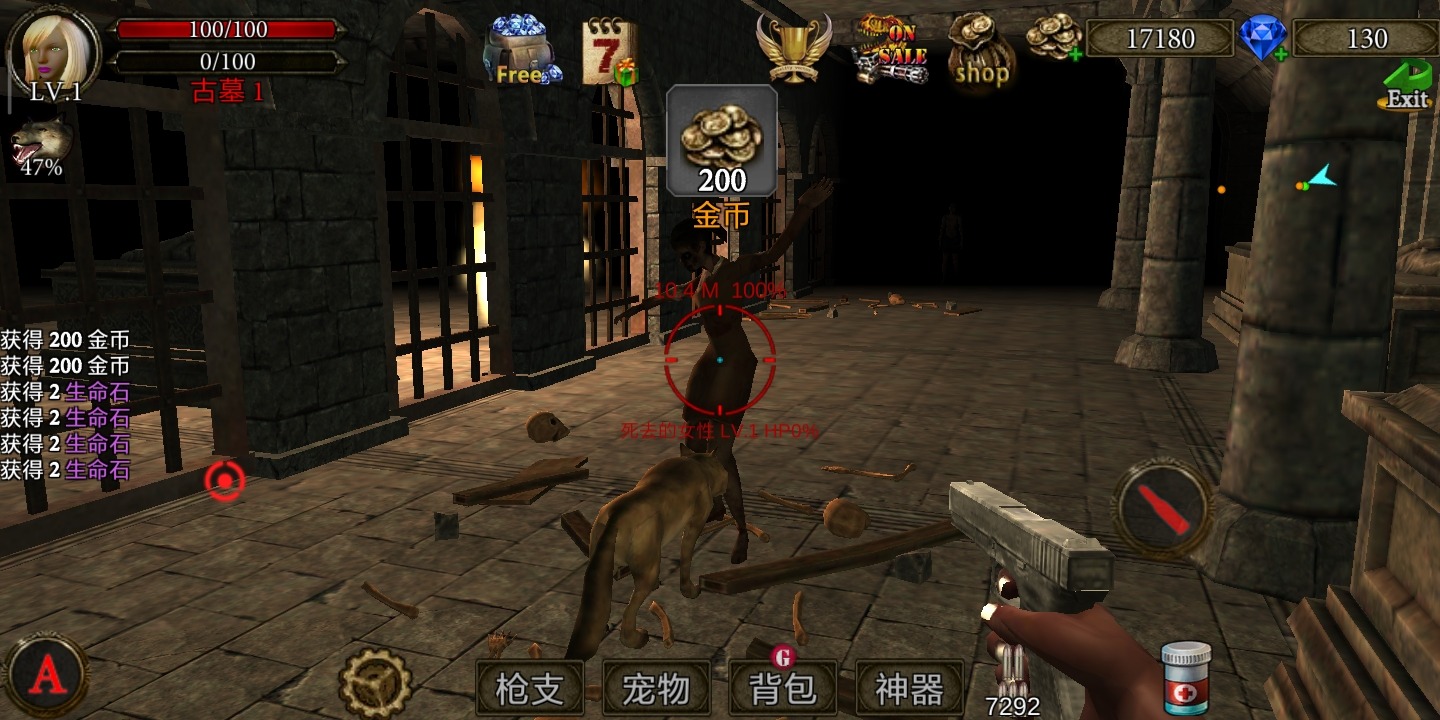Exit the level via the green Exit arrow

click(1405, 85)
